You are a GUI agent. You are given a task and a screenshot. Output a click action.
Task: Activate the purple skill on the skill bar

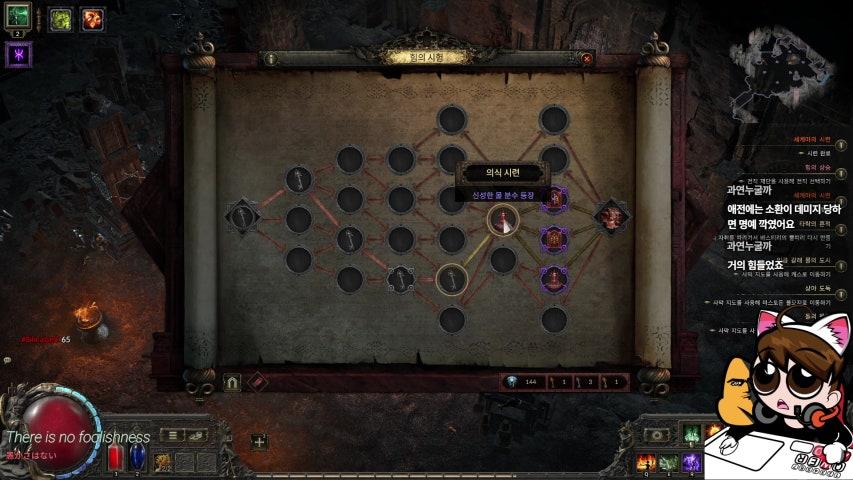click(x=691, y=461)
